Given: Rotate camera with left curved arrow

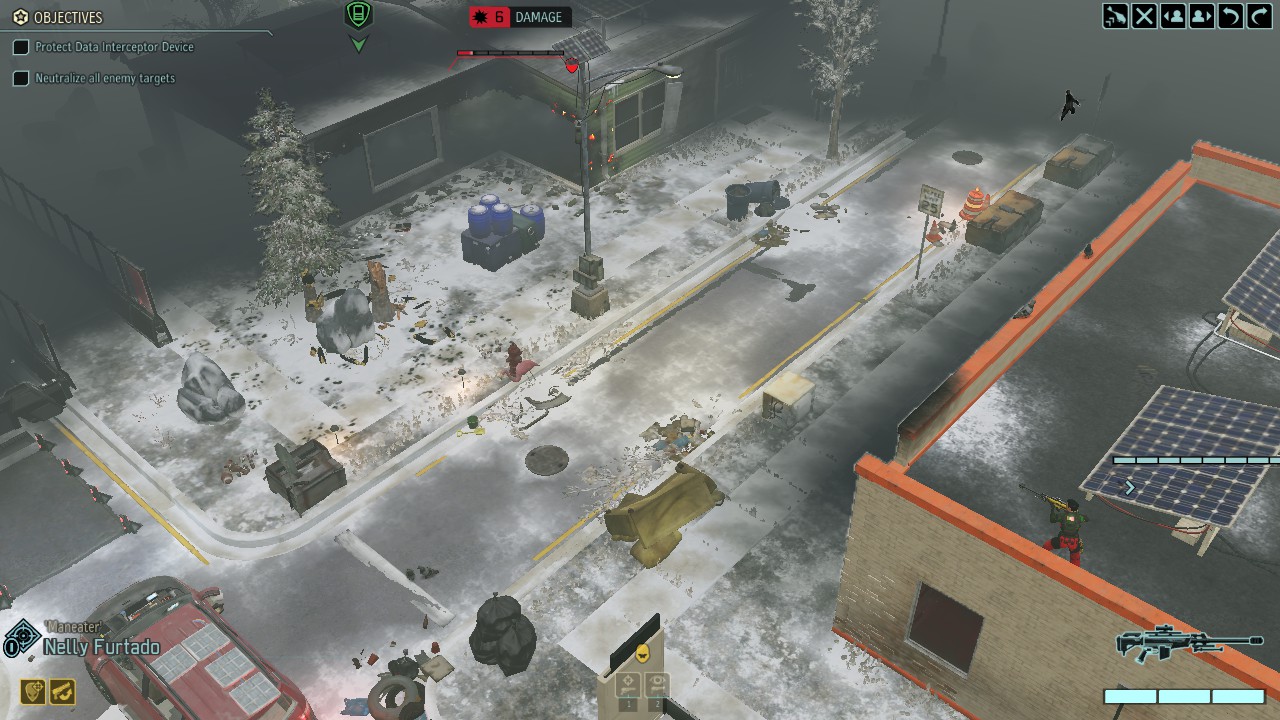Looking at the screenshot, I should (1231, 16).
